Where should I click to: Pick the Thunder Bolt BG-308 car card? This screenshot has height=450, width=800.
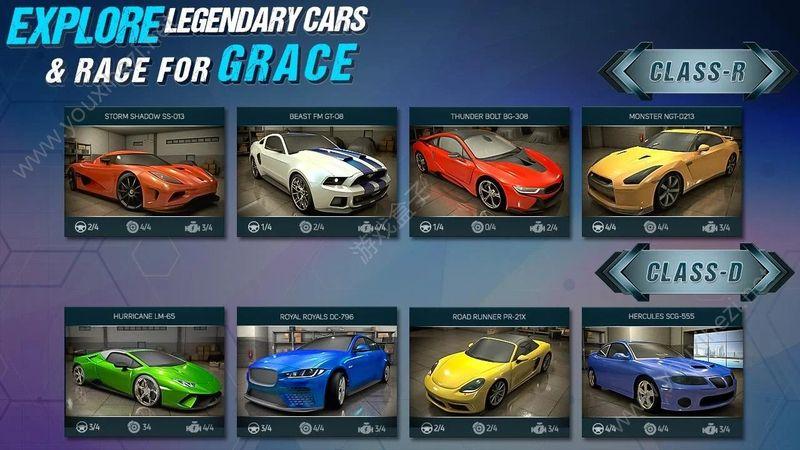pyautogui.click(x=490, y=172)
